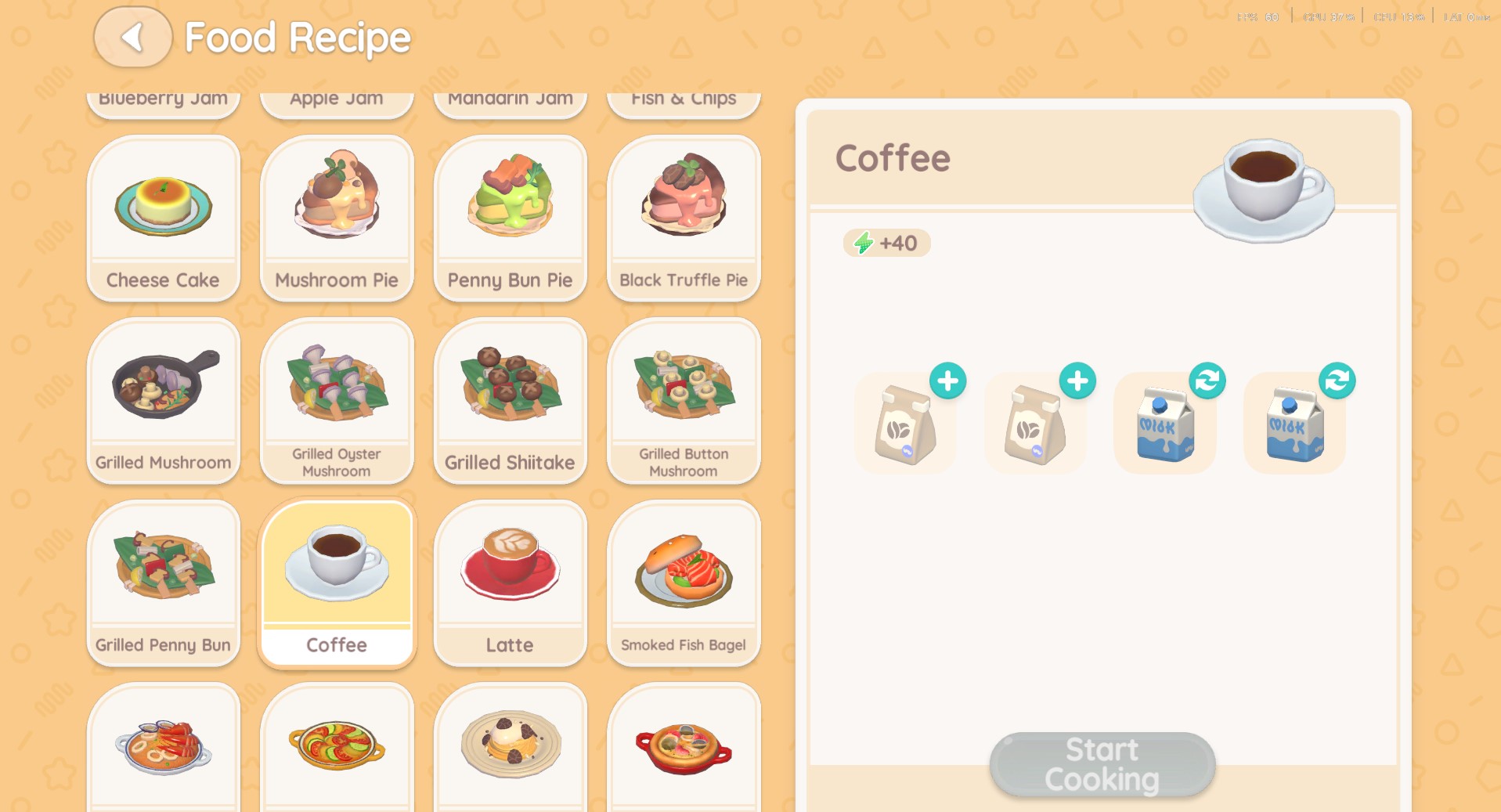Viewport: 1501px width, 812px height.
Task: Select the Penny Bun Pie recipe
Action: click(x=509, y=202)
